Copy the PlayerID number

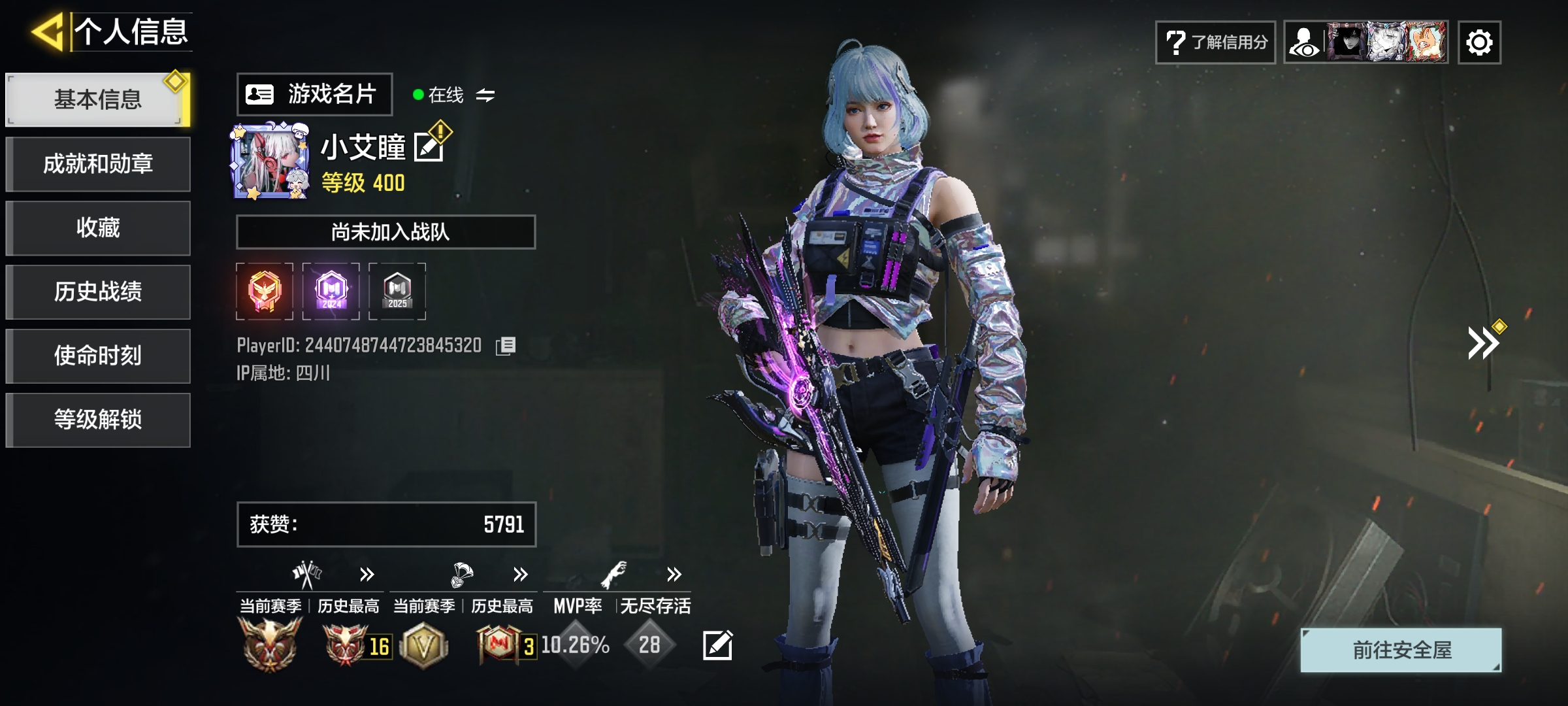point(506,345)
